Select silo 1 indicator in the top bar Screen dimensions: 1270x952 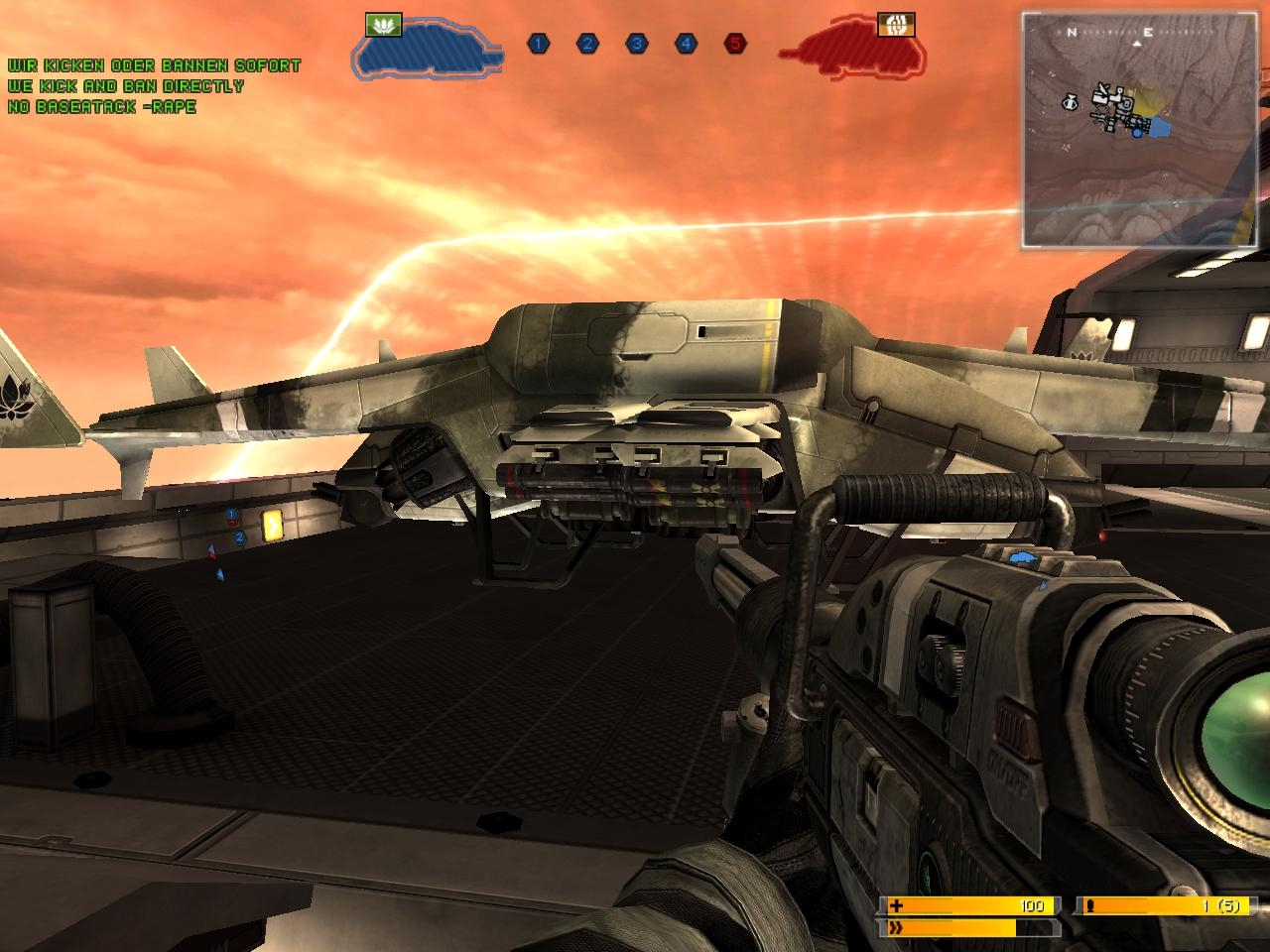538,44
